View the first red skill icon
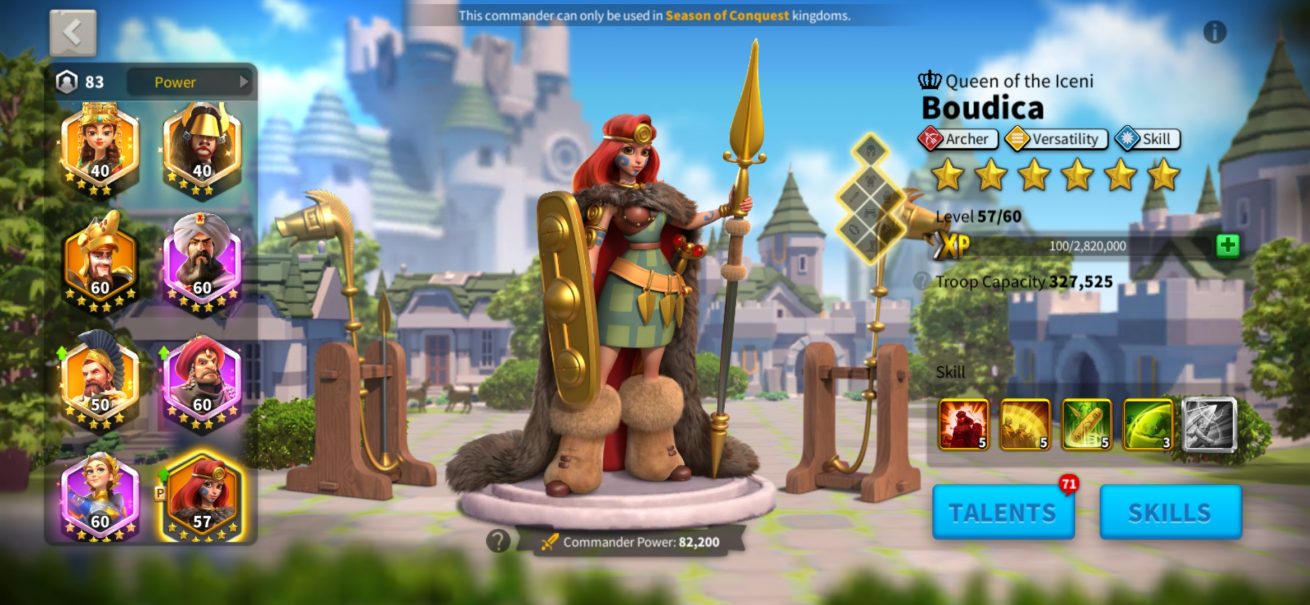Screen dimensions: 1310x605 (963, 424)
